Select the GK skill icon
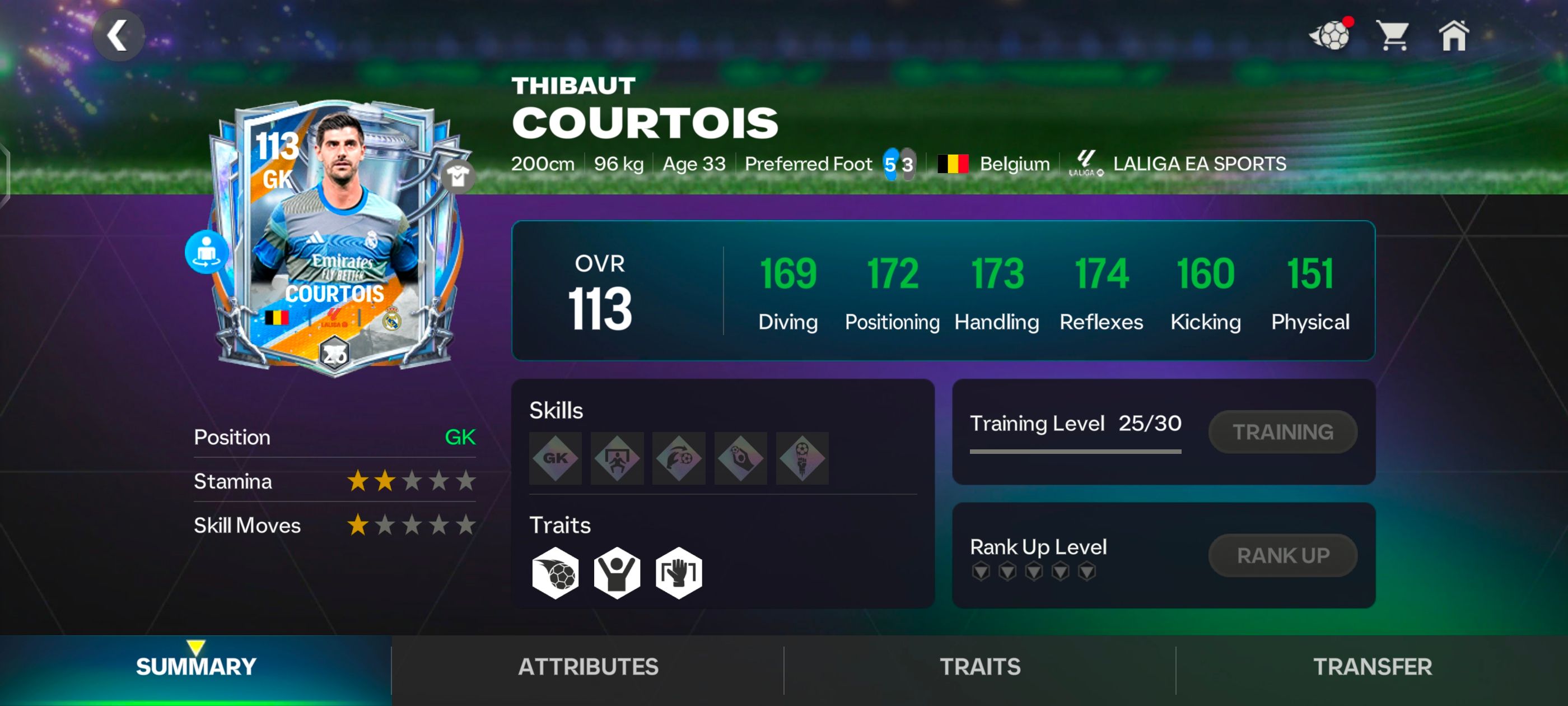1568x706 pixels. [x=555, y=458]
